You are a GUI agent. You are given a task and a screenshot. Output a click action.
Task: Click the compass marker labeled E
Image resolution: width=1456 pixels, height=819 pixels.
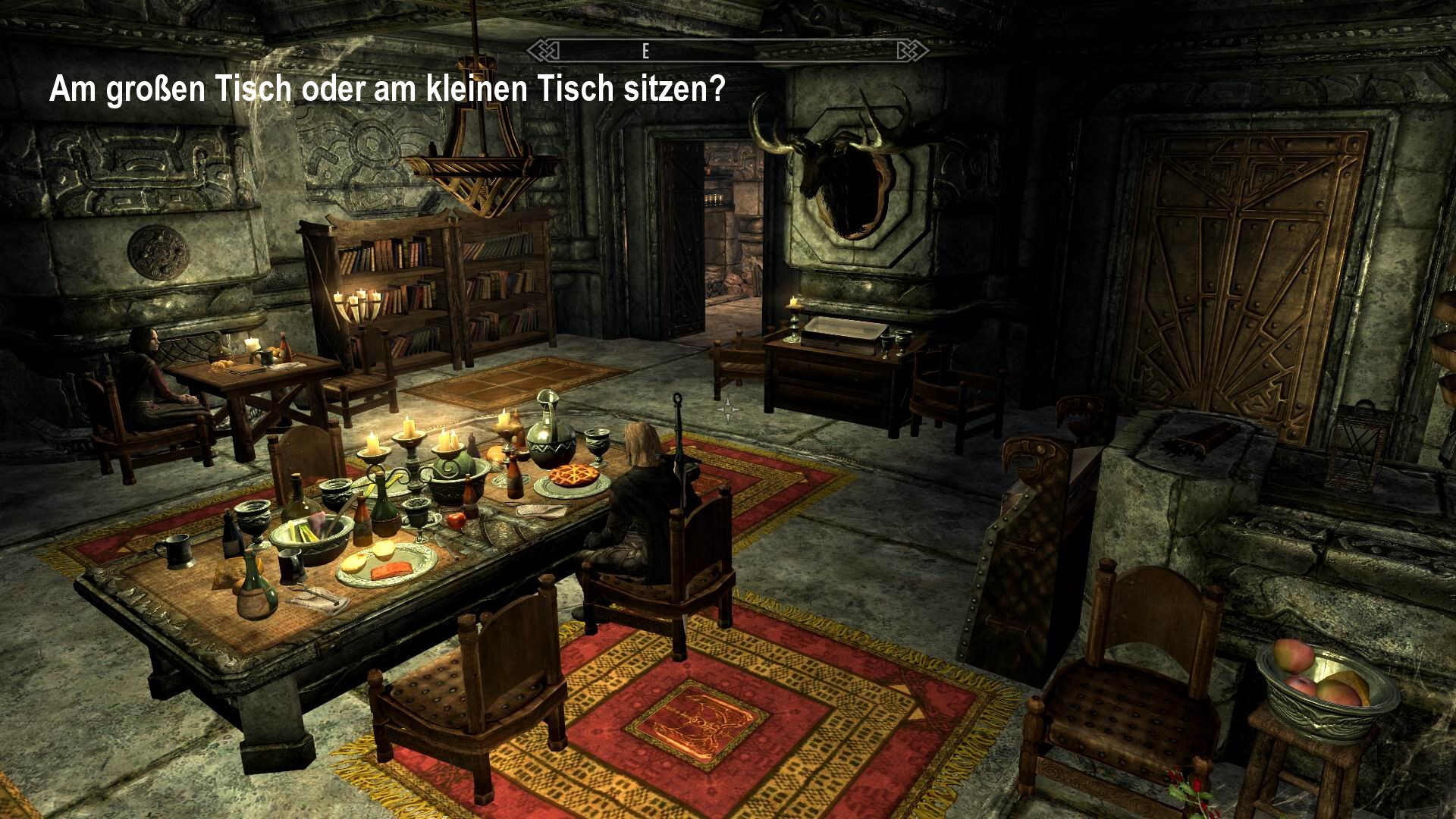coord(645,52)
